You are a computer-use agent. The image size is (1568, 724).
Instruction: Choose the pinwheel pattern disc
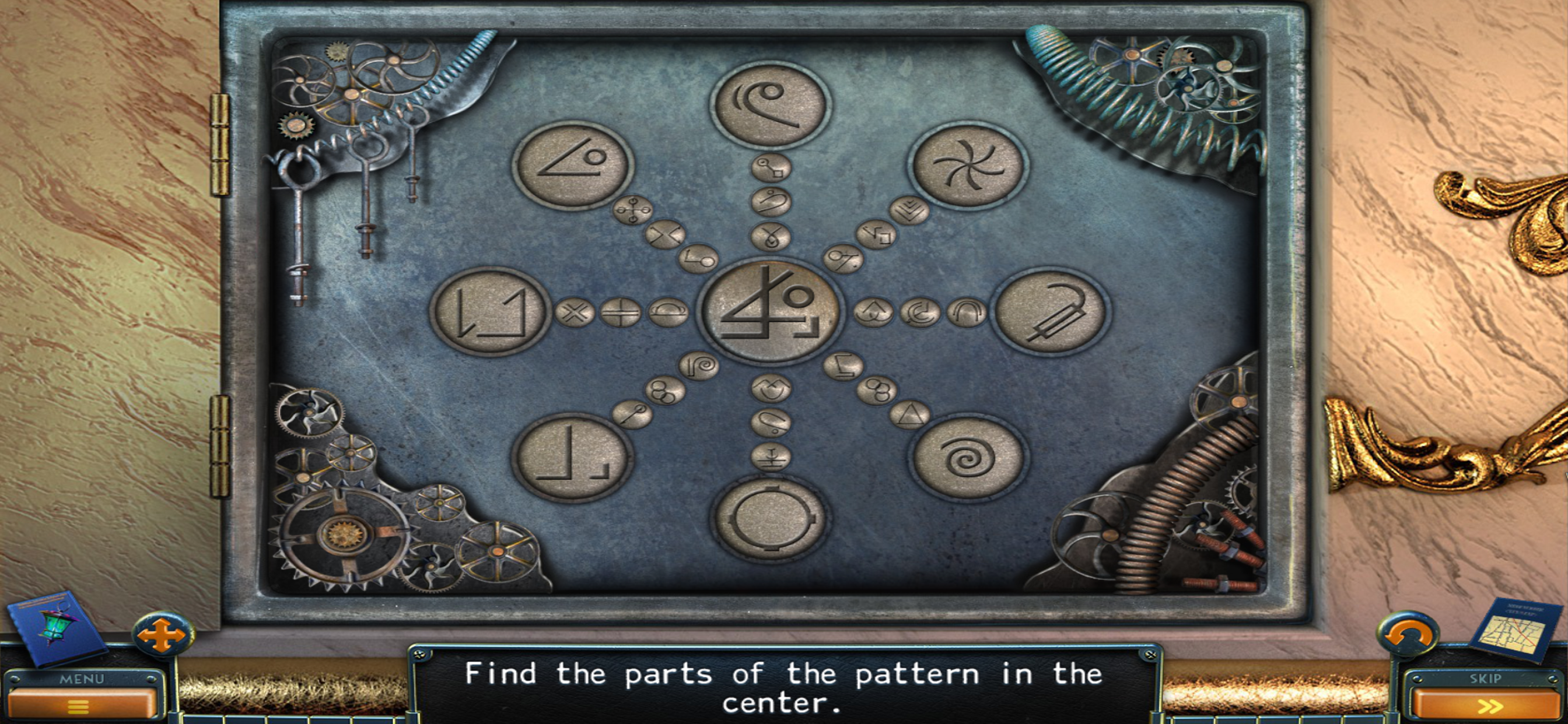pyautogui.click(x=967, y=165)
